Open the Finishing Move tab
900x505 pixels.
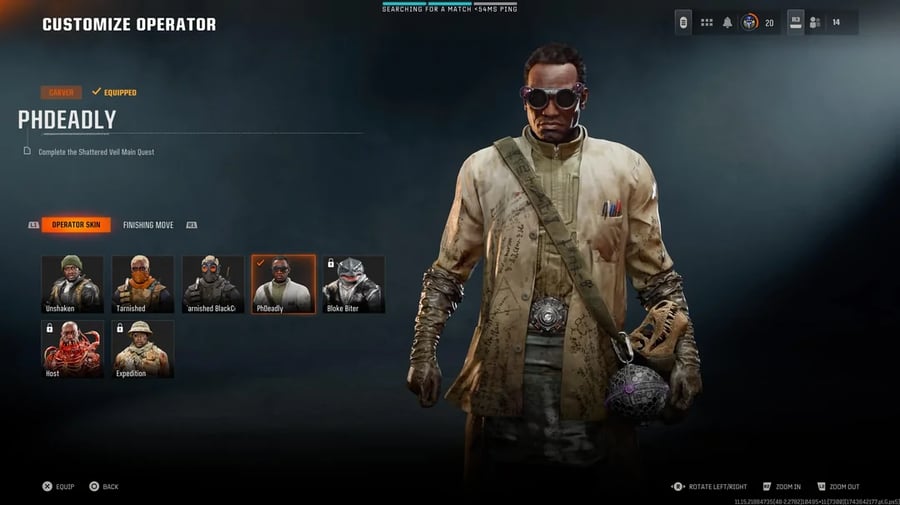click(x=148, y=225)
